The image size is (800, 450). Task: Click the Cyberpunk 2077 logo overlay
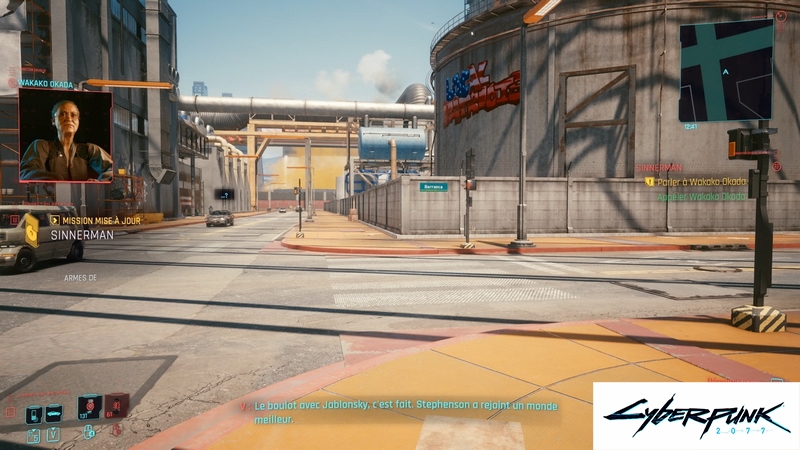tap(696, 416)
